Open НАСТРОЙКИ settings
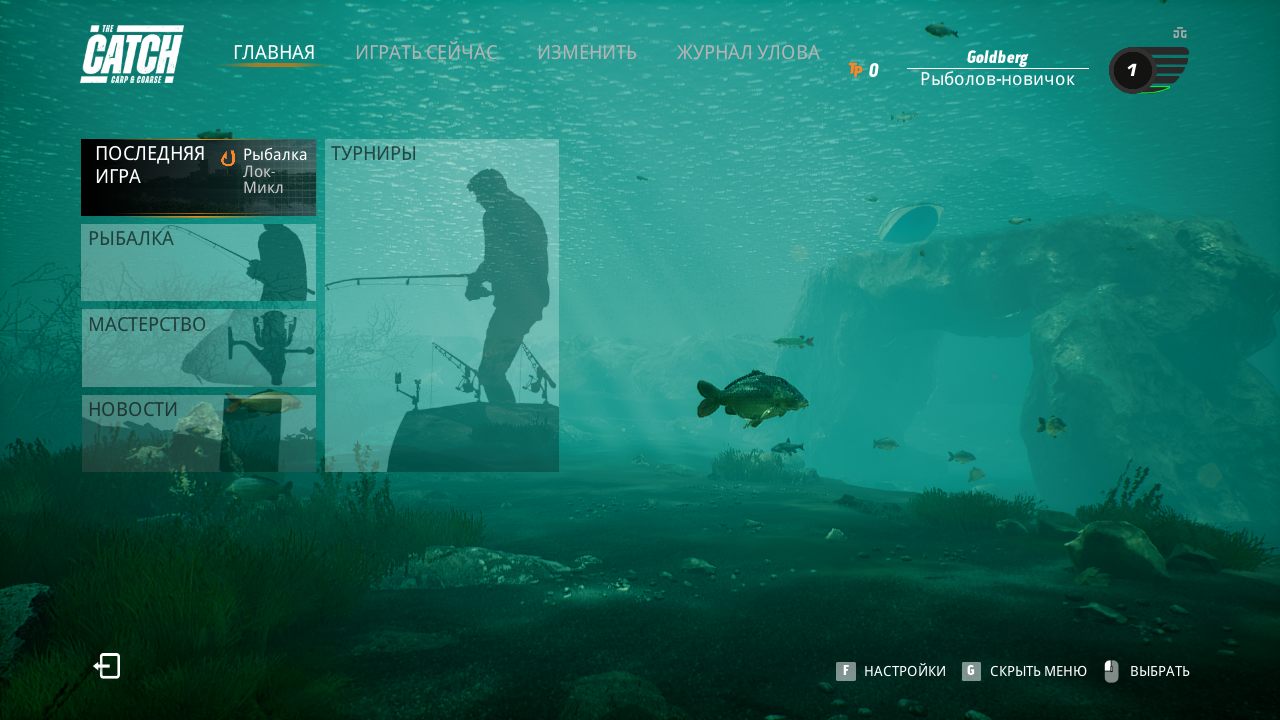 coord(892,671)
